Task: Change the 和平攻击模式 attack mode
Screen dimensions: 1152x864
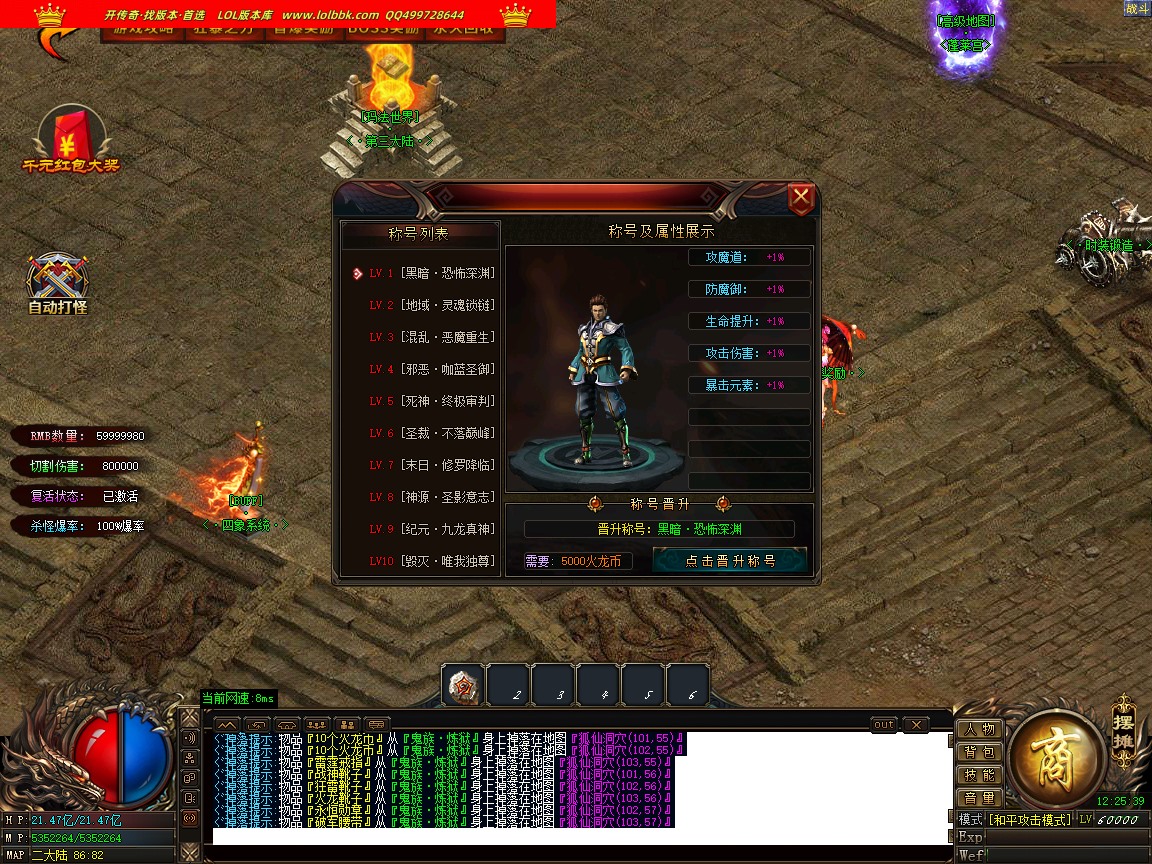Action: [1029, 820]
